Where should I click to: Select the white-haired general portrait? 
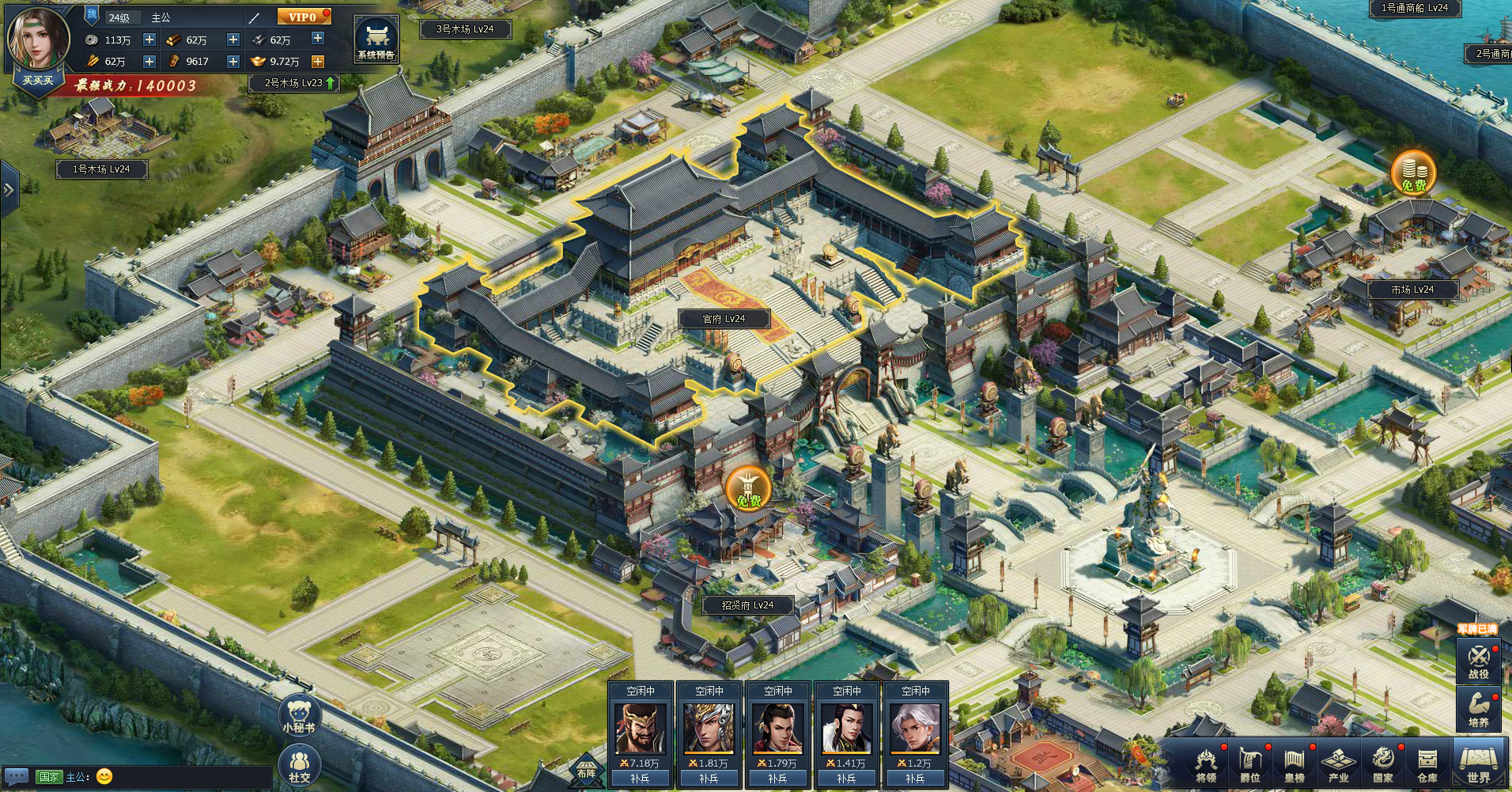915,727
